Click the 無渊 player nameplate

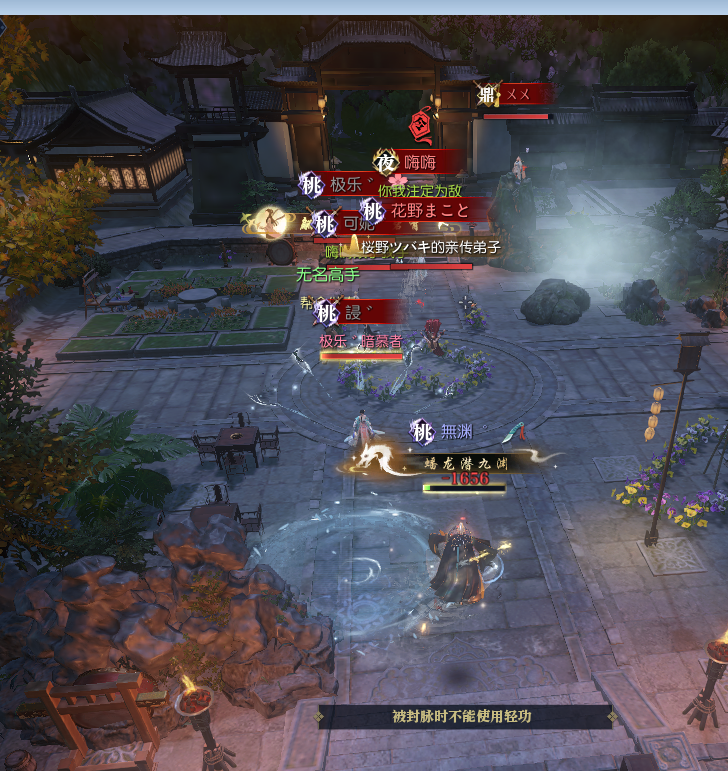click(x=456, y=432)
